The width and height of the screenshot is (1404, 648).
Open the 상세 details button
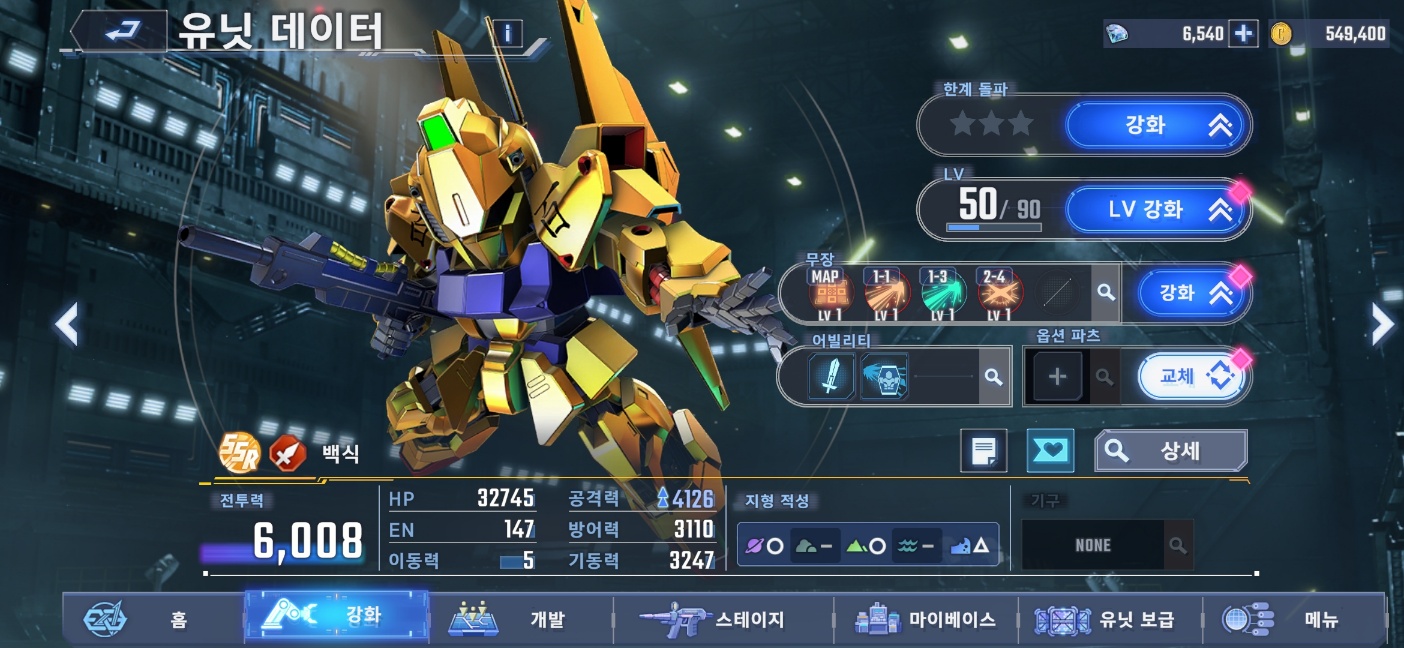click(x=1170, y=451)
